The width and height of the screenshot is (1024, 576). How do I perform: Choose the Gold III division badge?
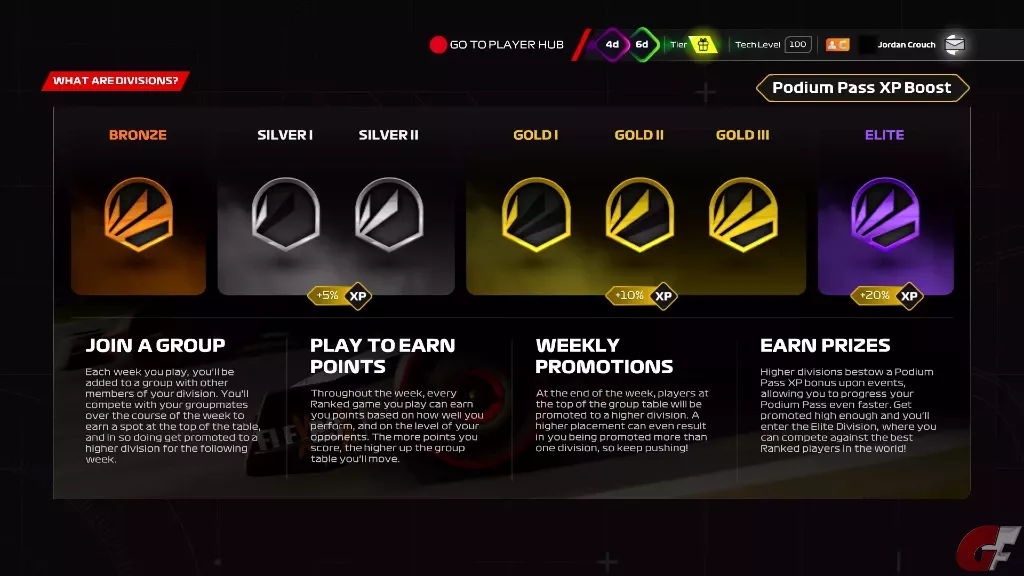(x=743, y=214)
